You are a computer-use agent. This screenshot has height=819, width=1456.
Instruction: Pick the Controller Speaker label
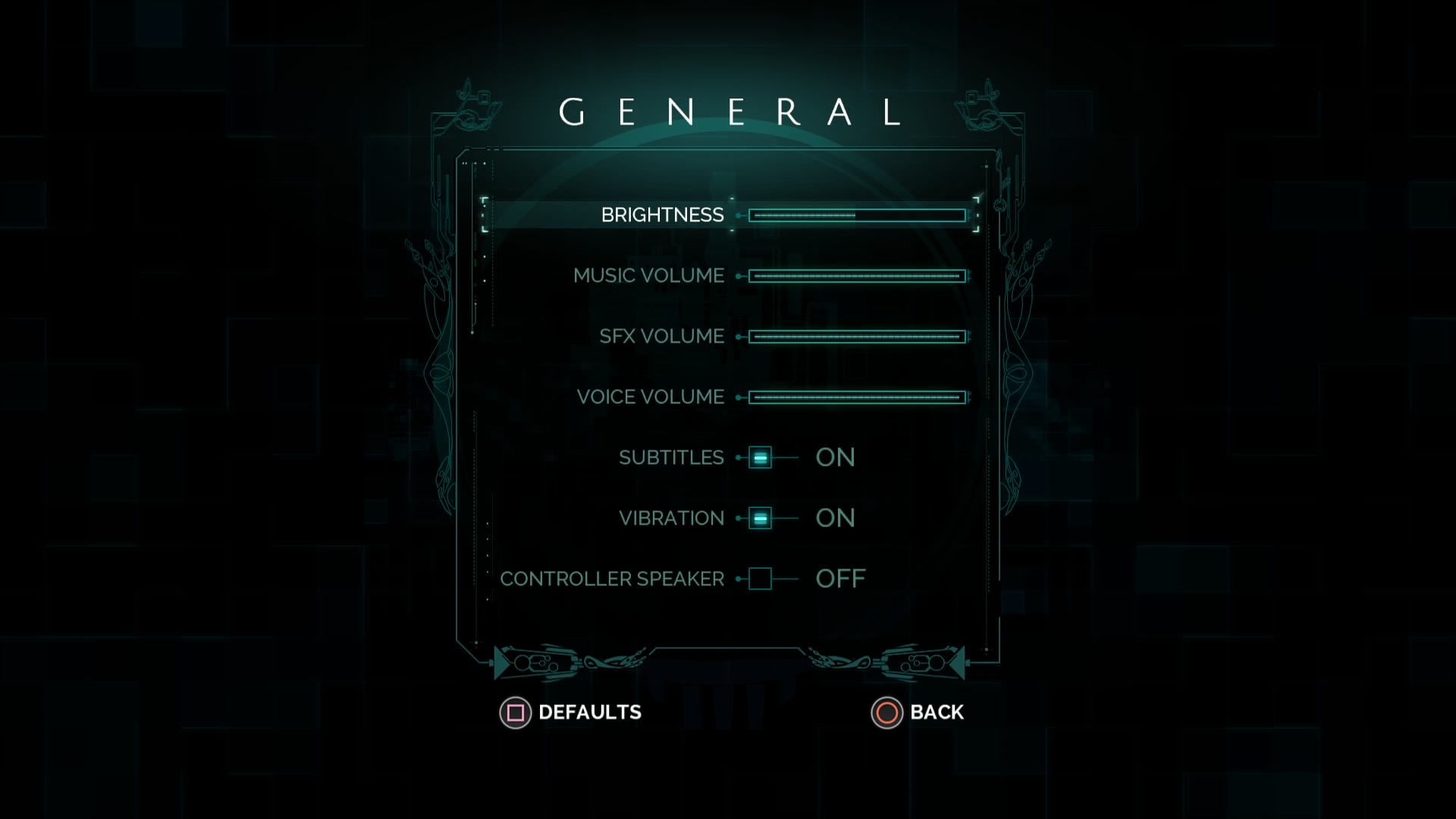pyautogui.click(x=612, y=579)
